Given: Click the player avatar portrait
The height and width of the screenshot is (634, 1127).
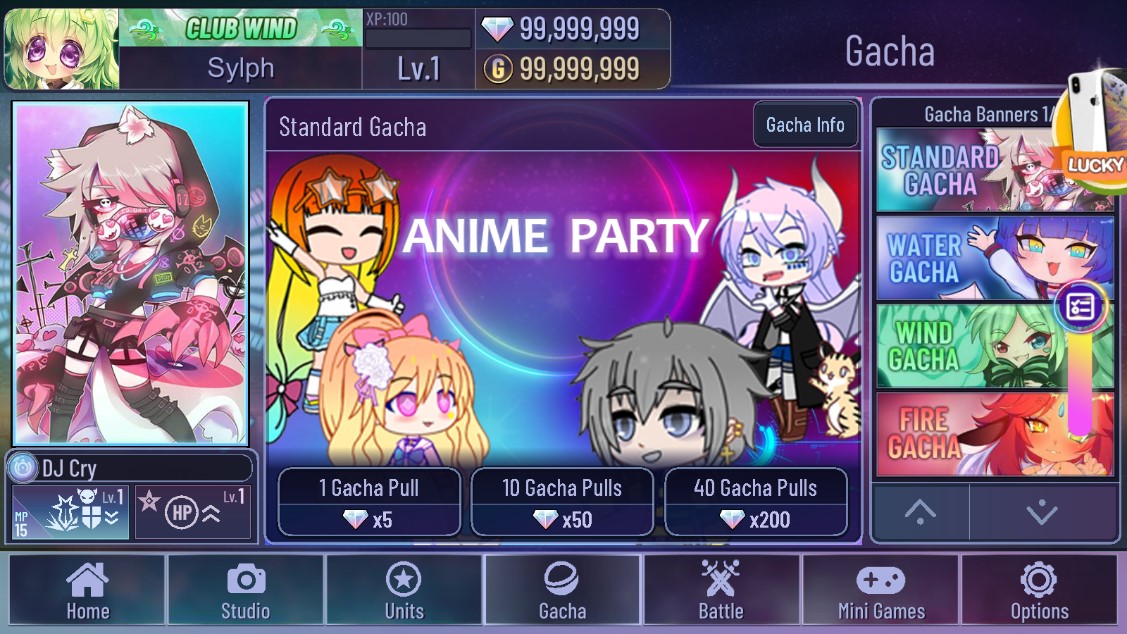Looking at the screenshot, I should [61, 49].
